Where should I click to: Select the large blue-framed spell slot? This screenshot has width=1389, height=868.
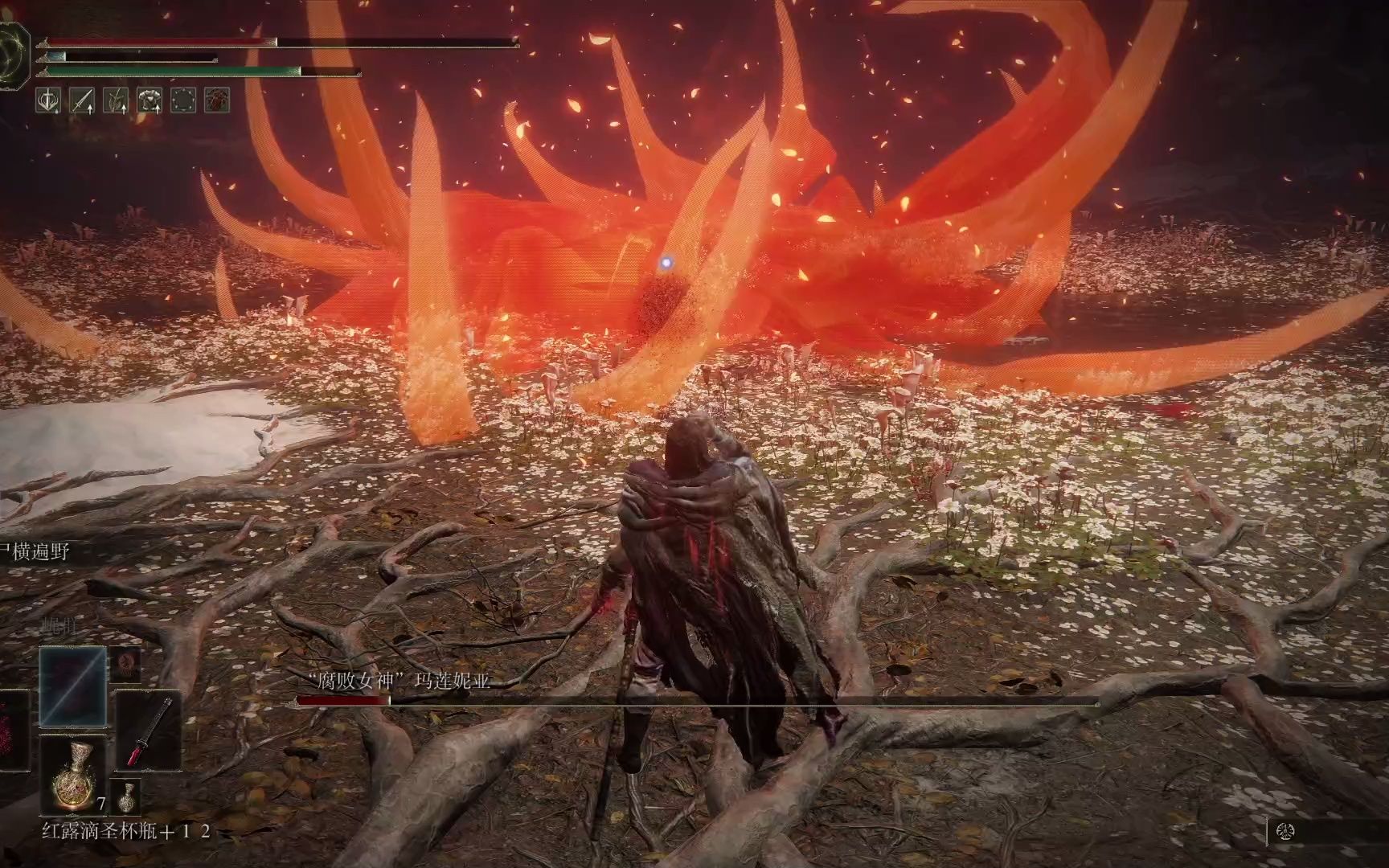coord(73,687)
